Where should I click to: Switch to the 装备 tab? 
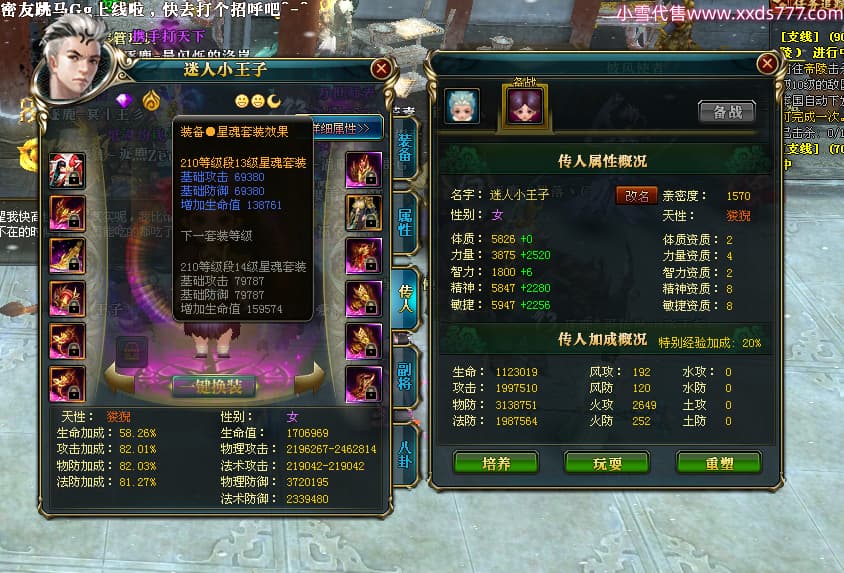pyautogui.click(x=404, y=148)
